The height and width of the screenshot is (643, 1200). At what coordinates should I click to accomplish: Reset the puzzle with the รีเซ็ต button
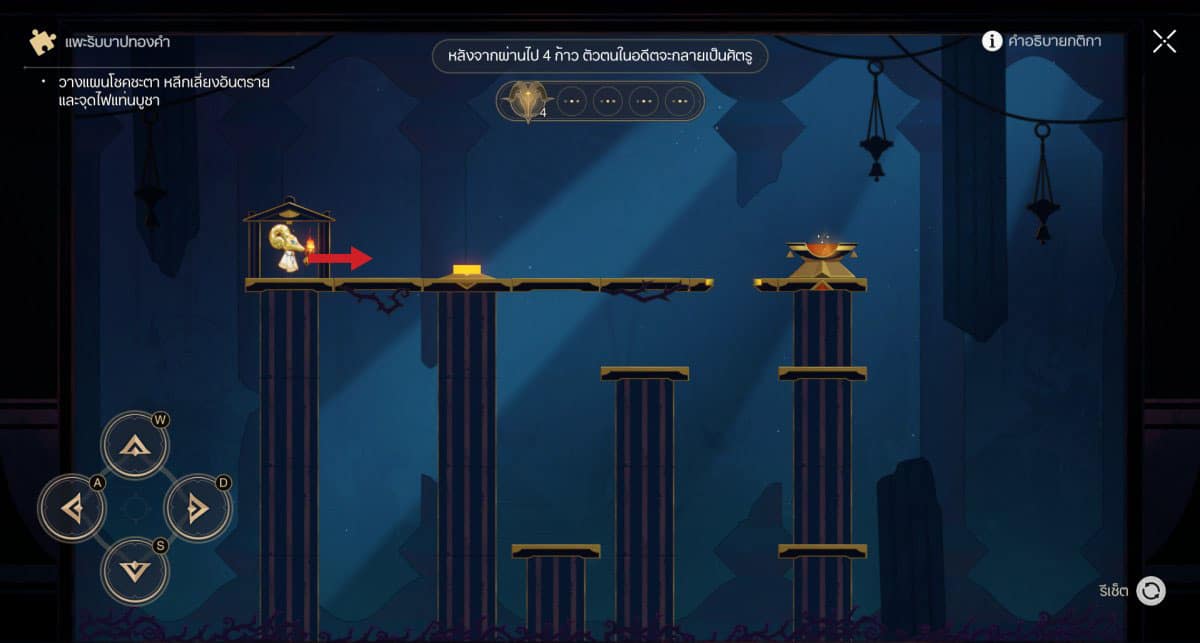coord(1151,591)
